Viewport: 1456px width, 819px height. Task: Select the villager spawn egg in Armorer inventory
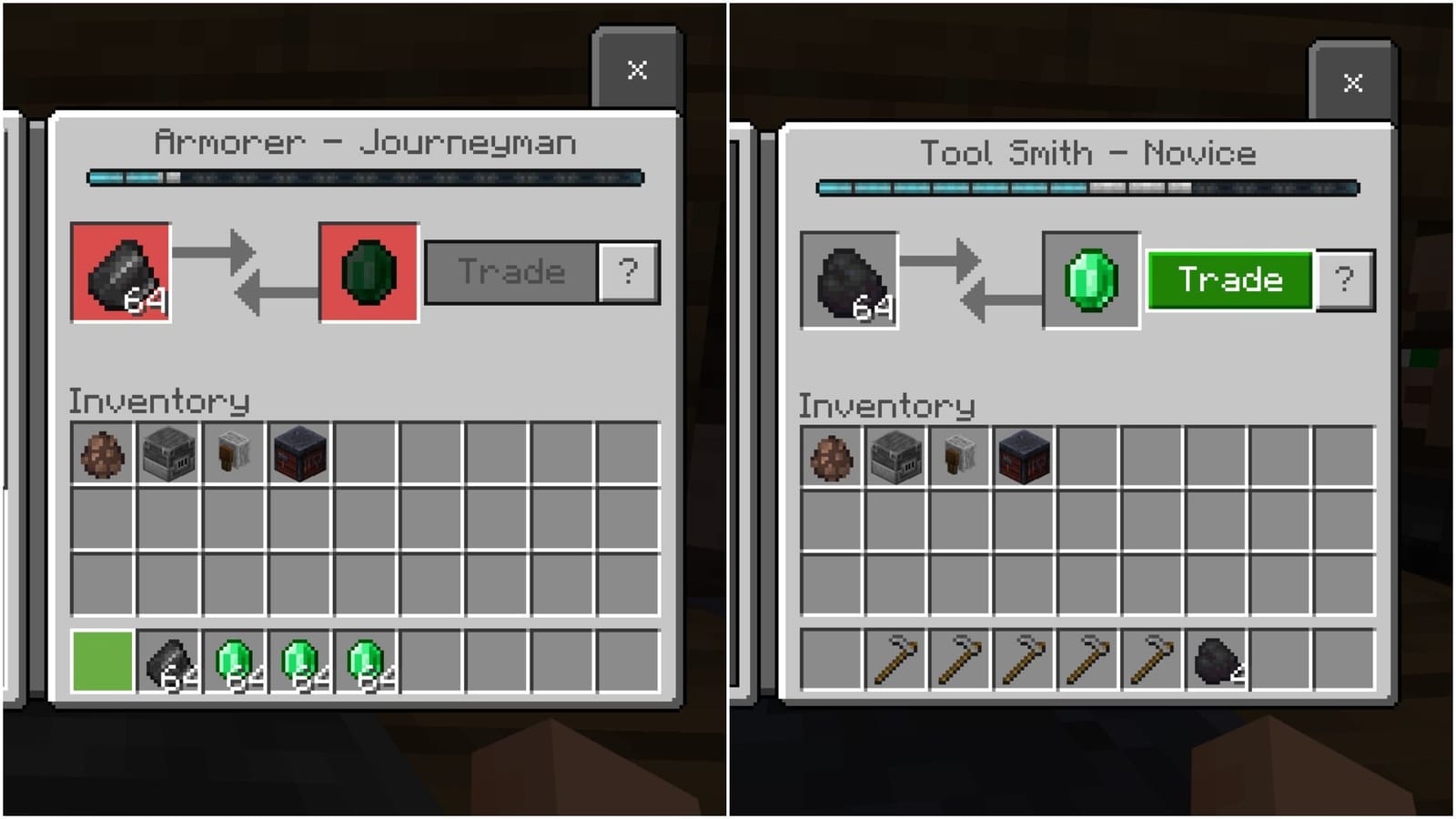[x=100, y=455]
